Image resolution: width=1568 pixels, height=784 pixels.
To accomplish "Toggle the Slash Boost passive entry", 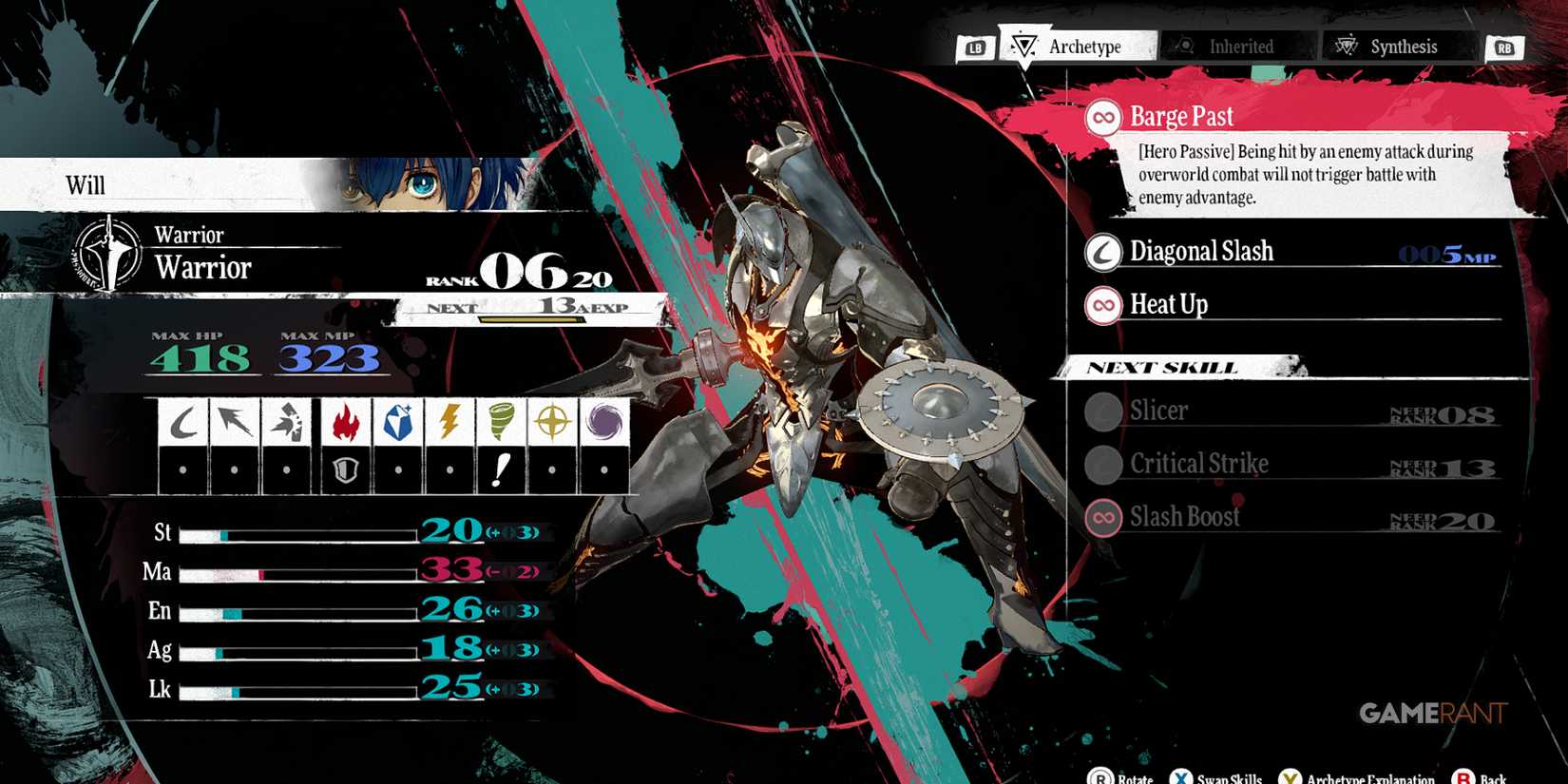I will point(1185,517).
